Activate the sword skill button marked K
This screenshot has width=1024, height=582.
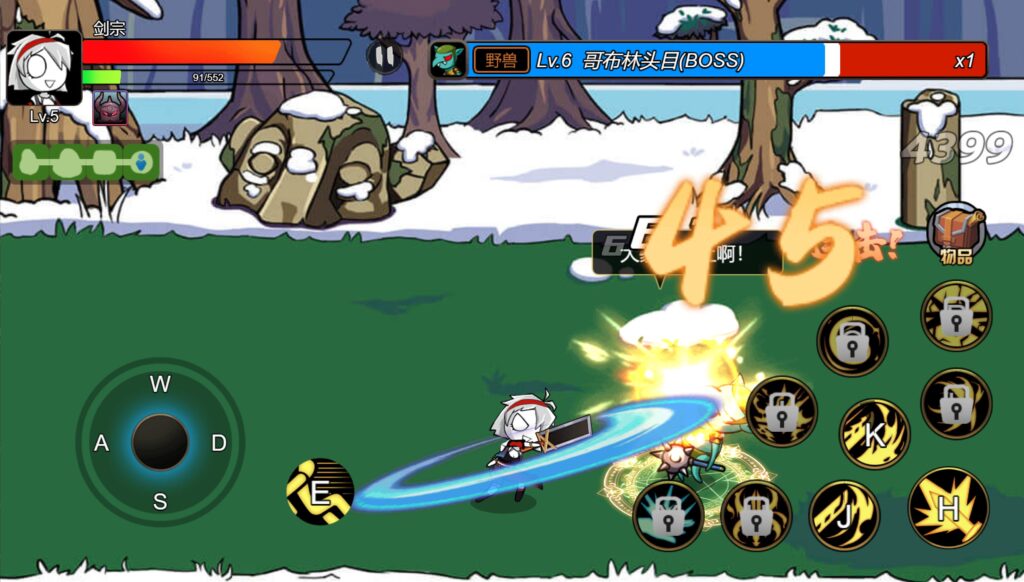[874, 434]
